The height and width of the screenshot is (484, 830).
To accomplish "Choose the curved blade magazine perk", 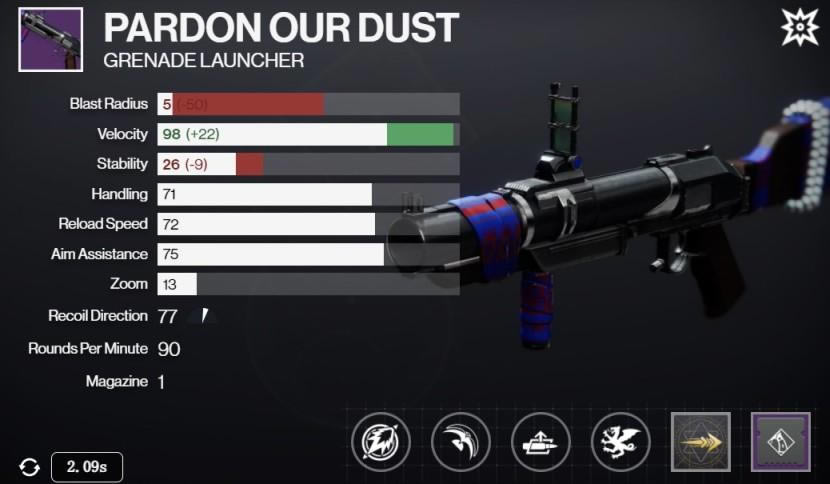I will click(461, 441).
